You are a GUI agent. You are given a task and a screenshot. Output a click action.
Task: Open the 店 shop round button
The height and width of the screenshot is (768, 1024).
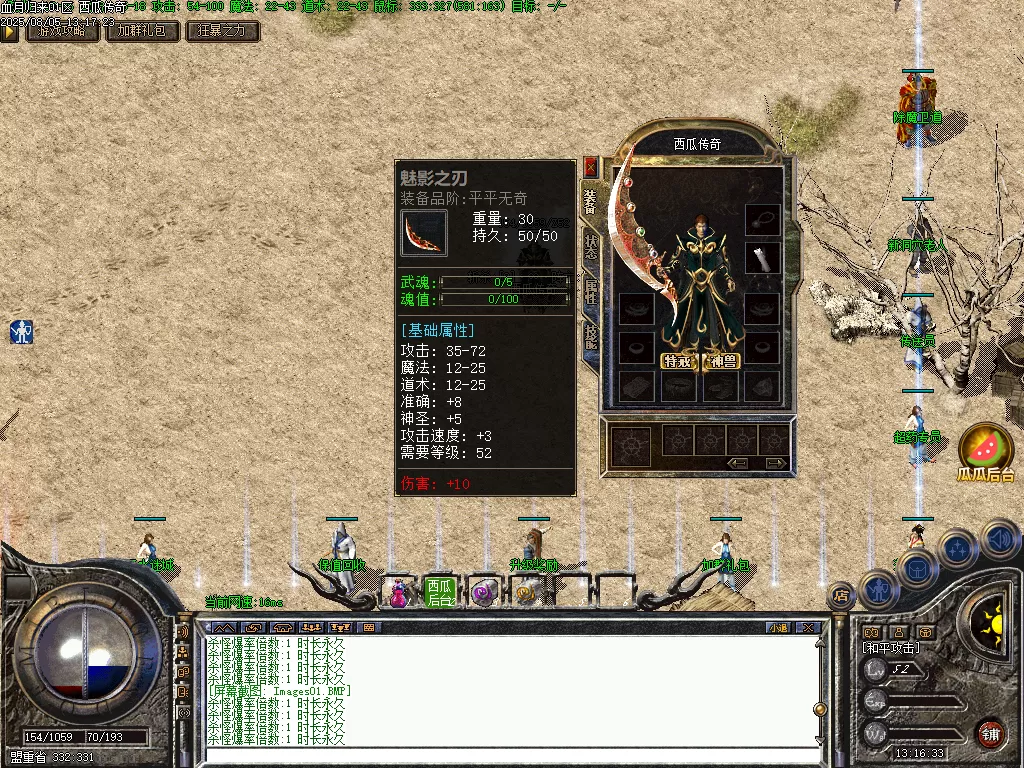pyautogui.click(x=840, y=596)
